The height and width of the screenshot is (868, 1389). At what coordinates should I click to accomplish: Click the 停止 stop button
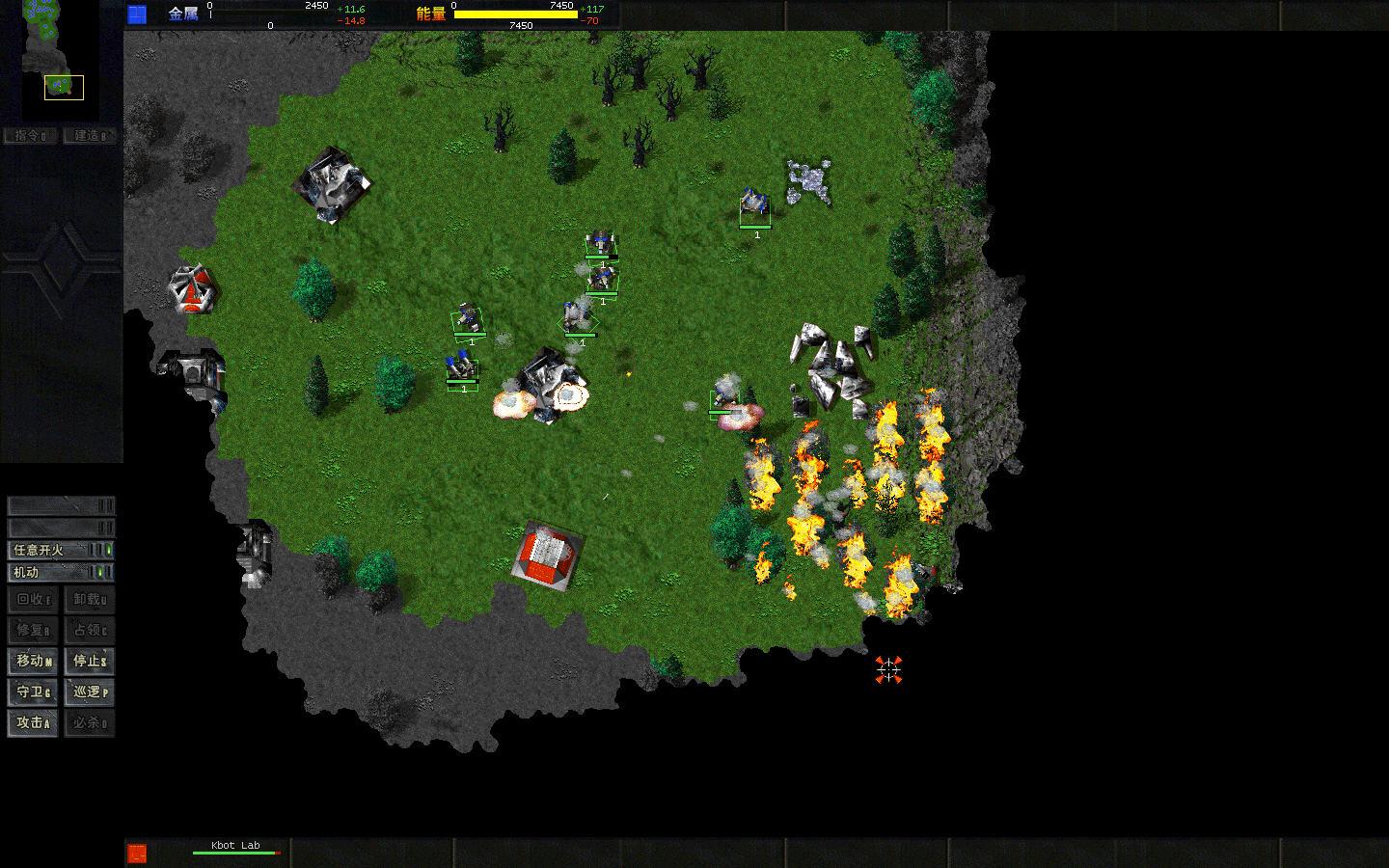click(x=90, y=661)
